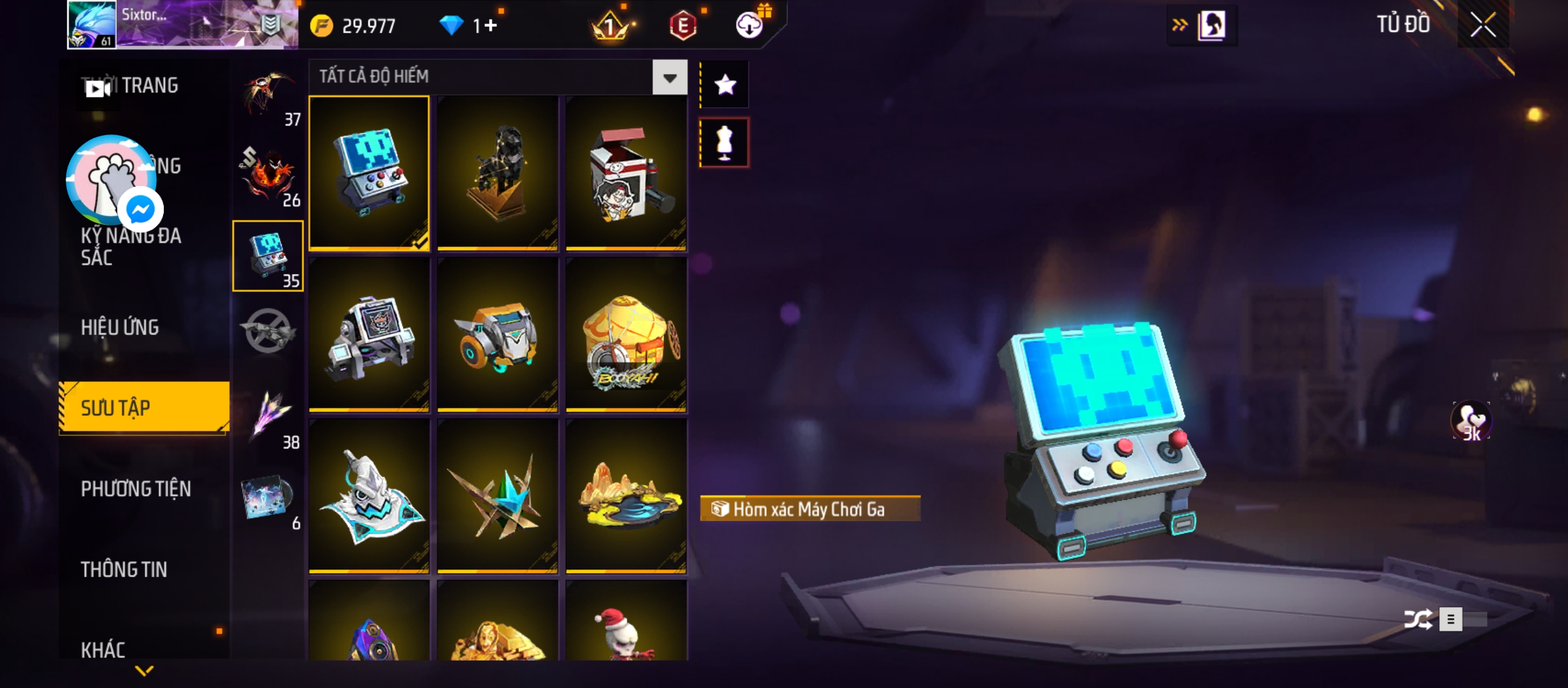Viewport: 1568px width, 688px height.
Task: Switch to the Sưu Tập tab
Action: 144,408
